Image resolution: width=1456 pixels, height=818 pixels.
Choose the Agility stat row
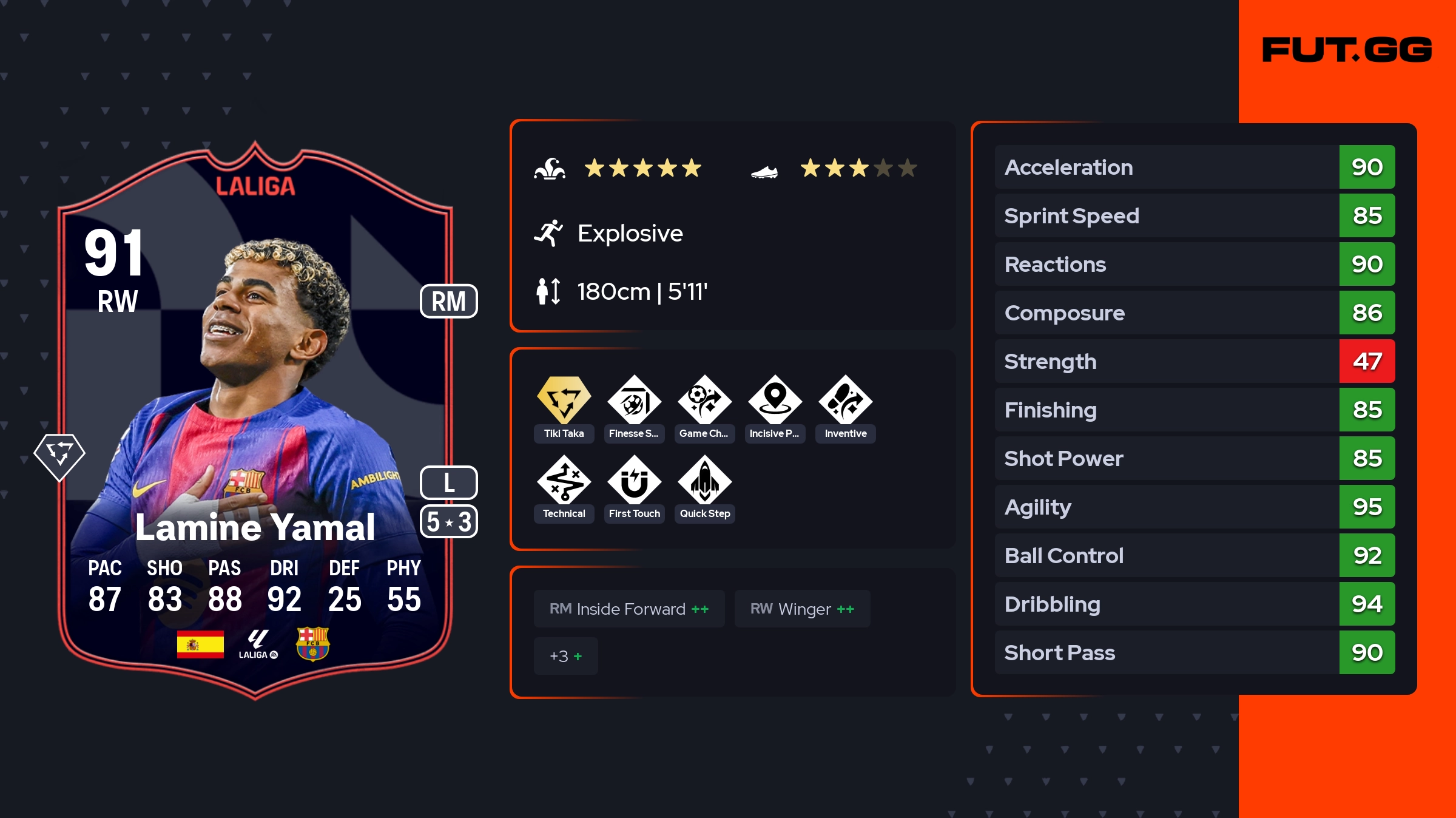(1195, 507)
